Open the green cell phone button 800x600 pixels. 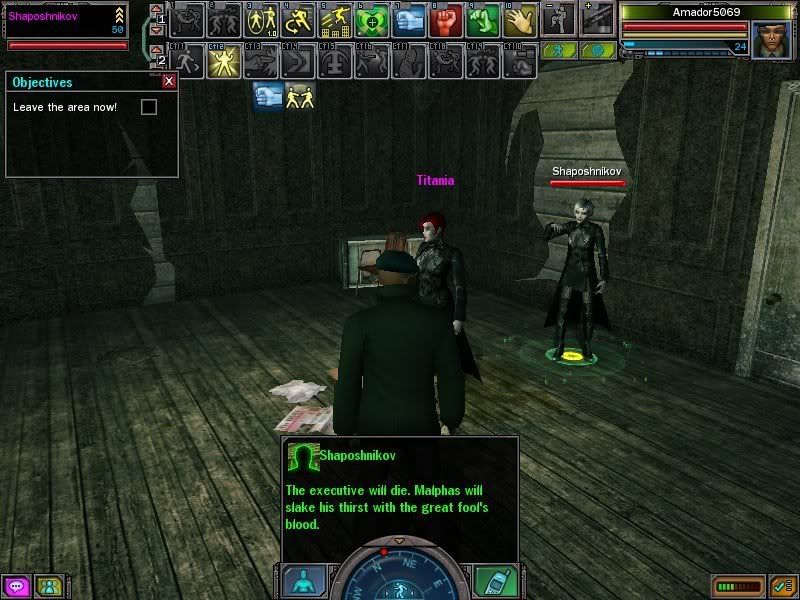pyautogui.click(x=496, y=581)
